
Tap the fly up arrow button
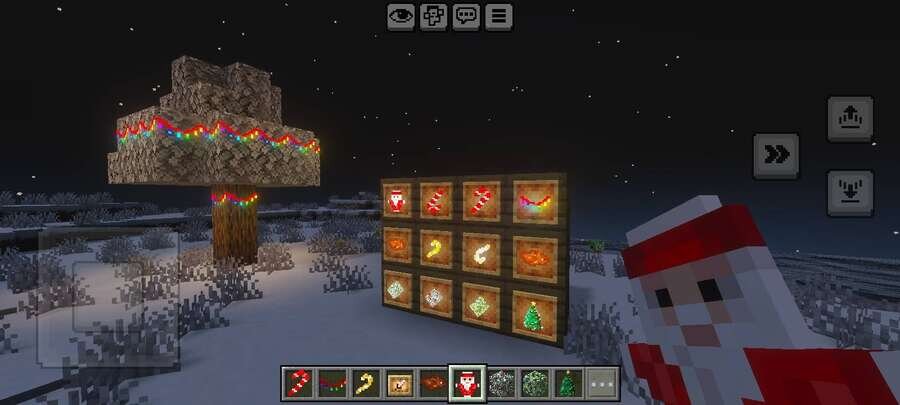pyautogui.click(x=849, y=119)
